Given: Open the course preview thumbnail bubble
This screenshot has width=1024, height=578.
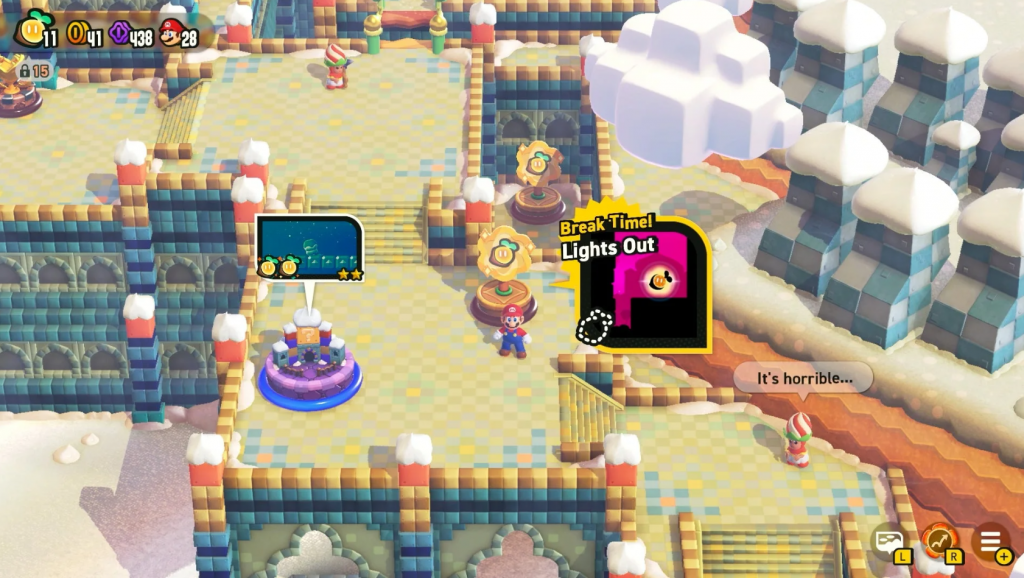Looking at the screenshot, I should [x=309, y=247].
